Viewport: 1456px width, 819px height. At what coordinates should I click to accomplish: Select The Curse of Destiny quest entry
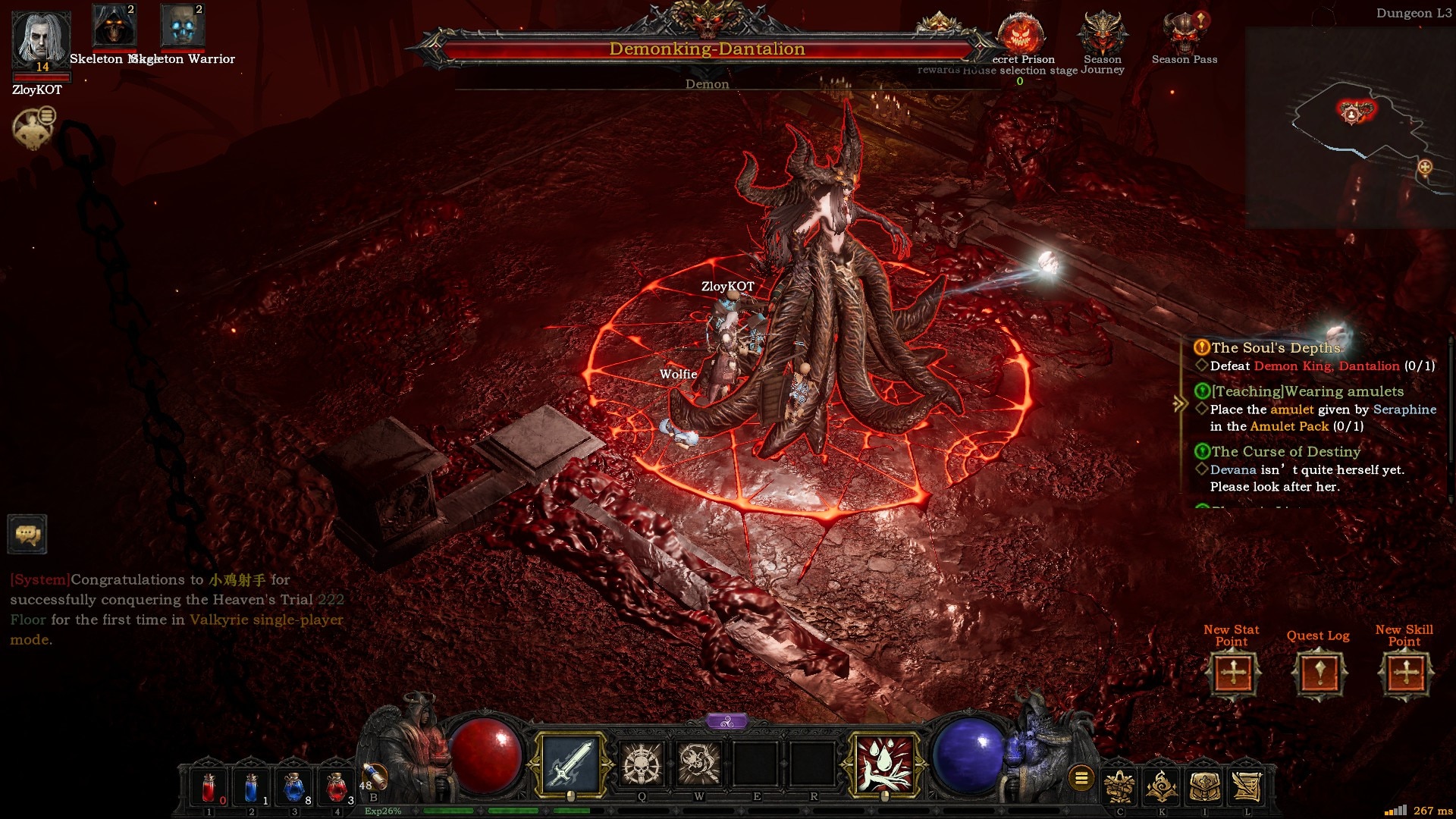pyautogui.click(x=1285, y=452)
